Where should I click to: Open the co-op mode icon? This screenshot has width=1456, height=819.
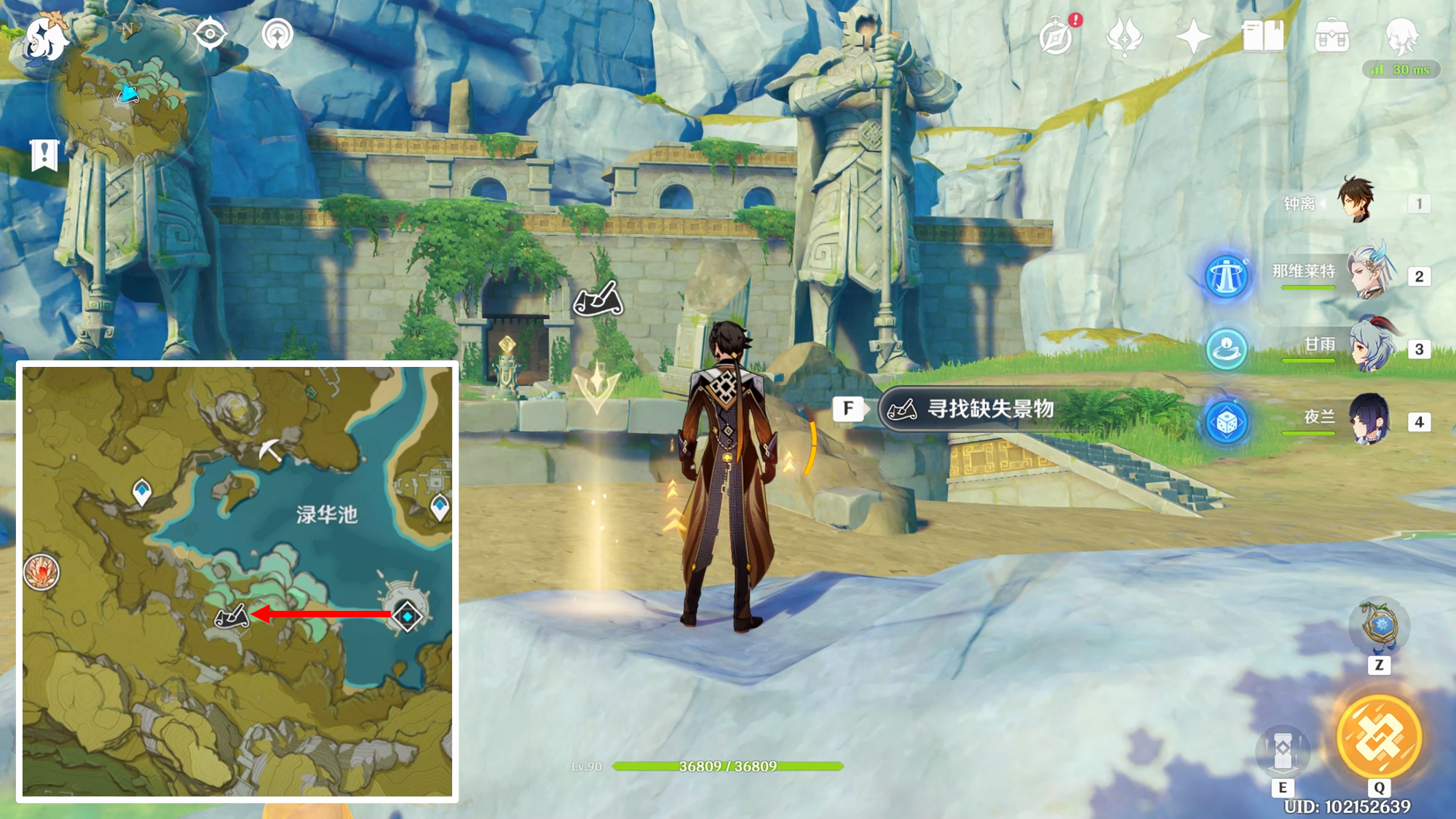[x=277, y=34]
